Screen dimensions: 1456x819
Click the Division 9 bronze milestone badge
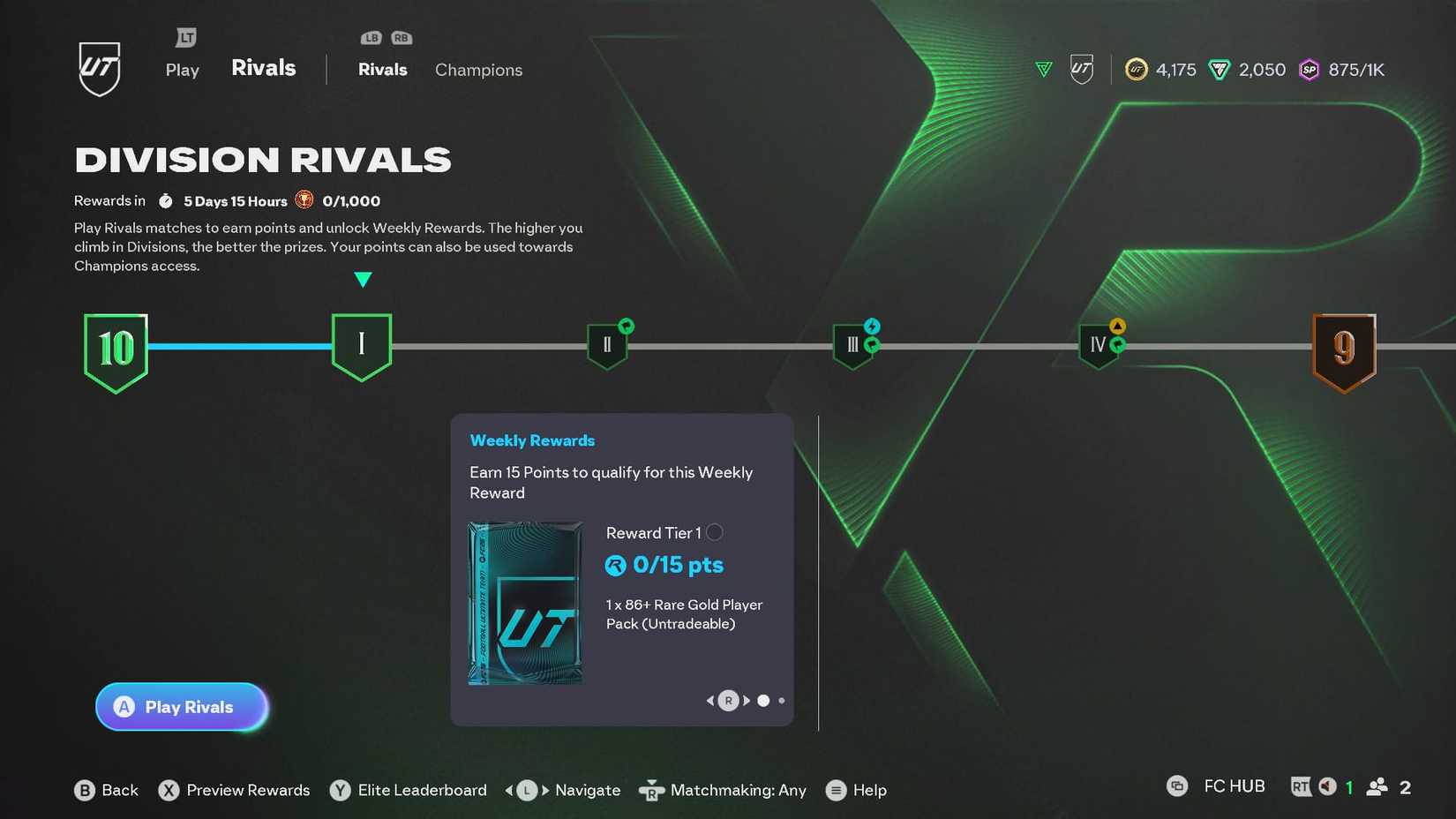1345,350
